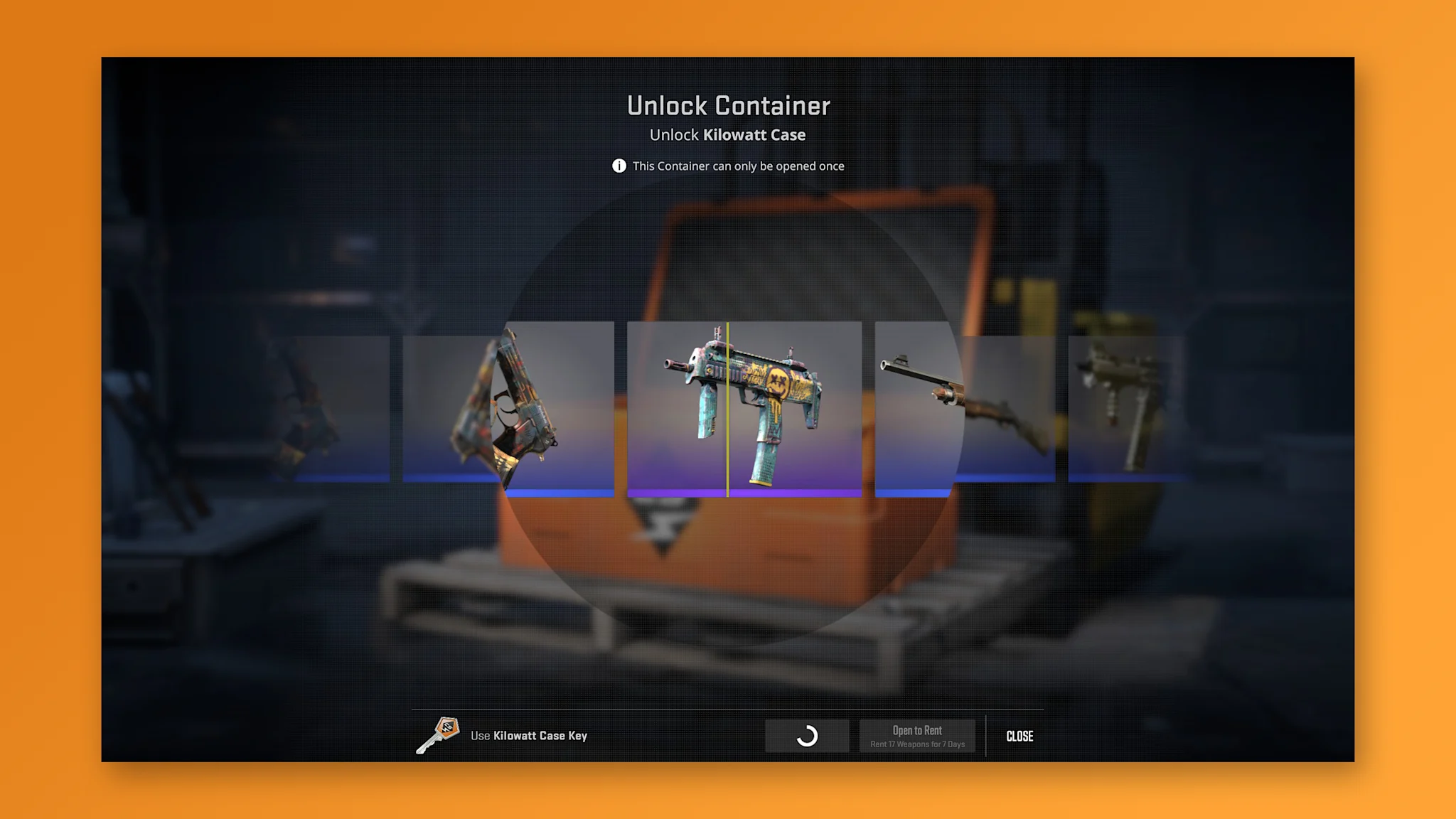
Task: Click the Unlock Container heading
Action: point(728,105)
